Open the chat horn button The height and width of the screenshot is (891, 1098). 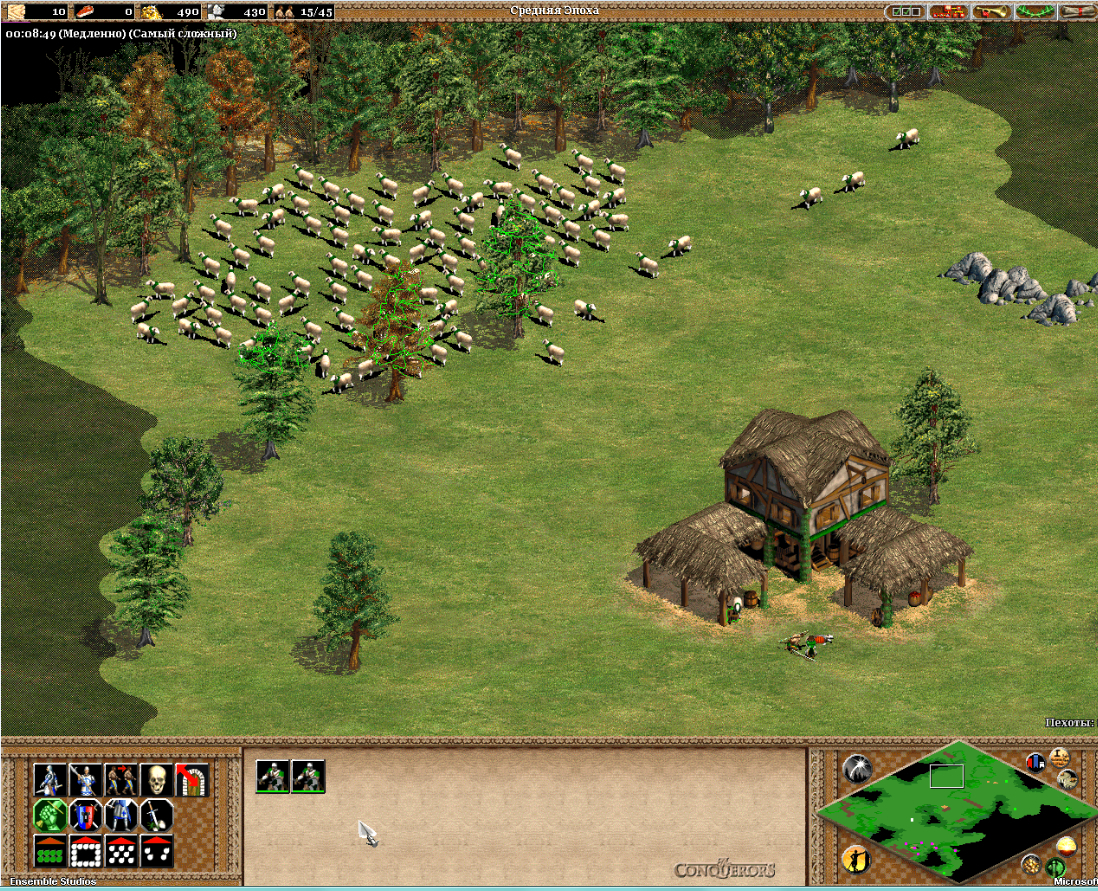992,12
